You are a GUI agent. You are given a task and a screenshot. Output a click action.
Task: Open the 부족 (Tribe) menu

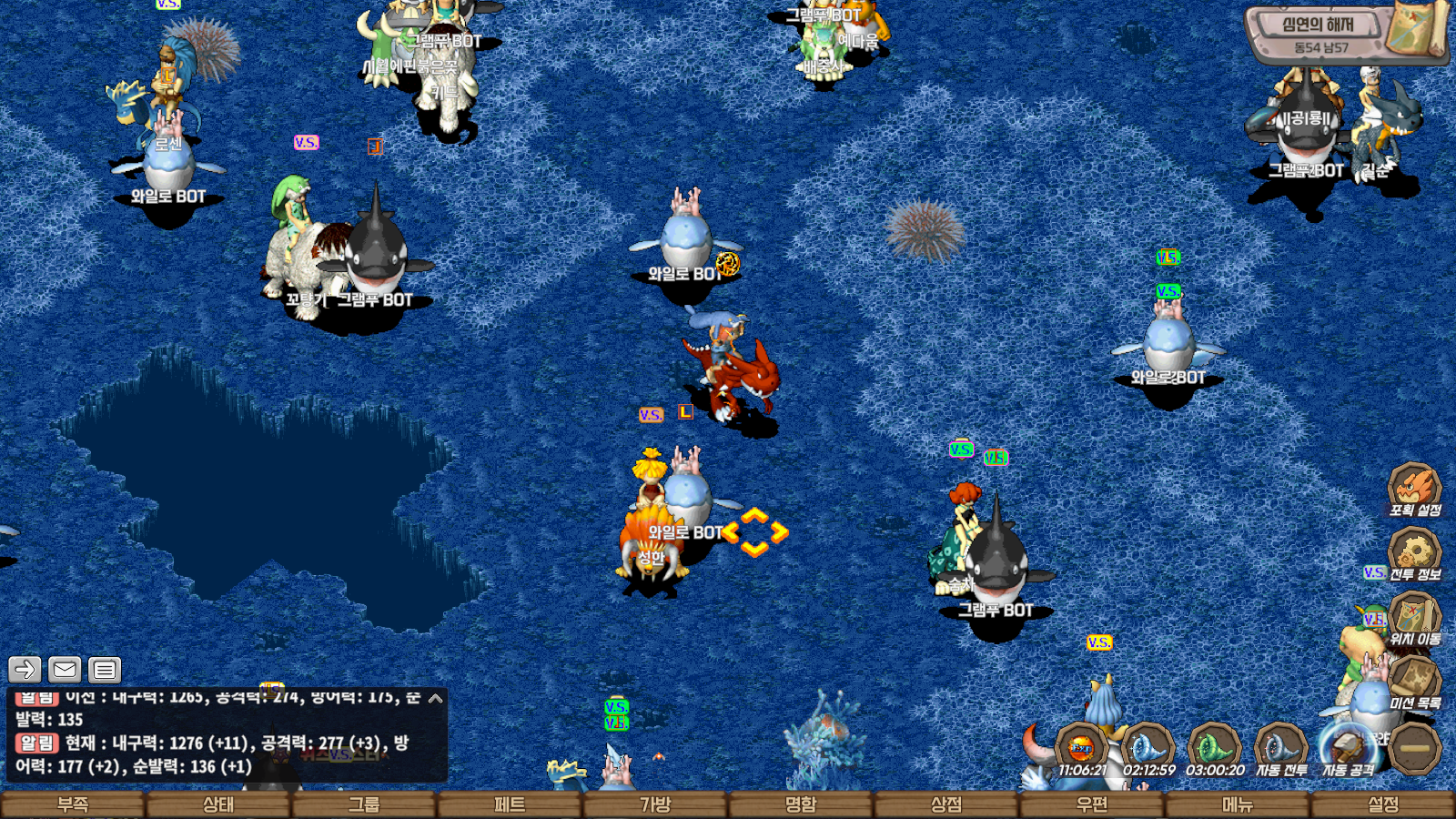click(x=73, y=804)
